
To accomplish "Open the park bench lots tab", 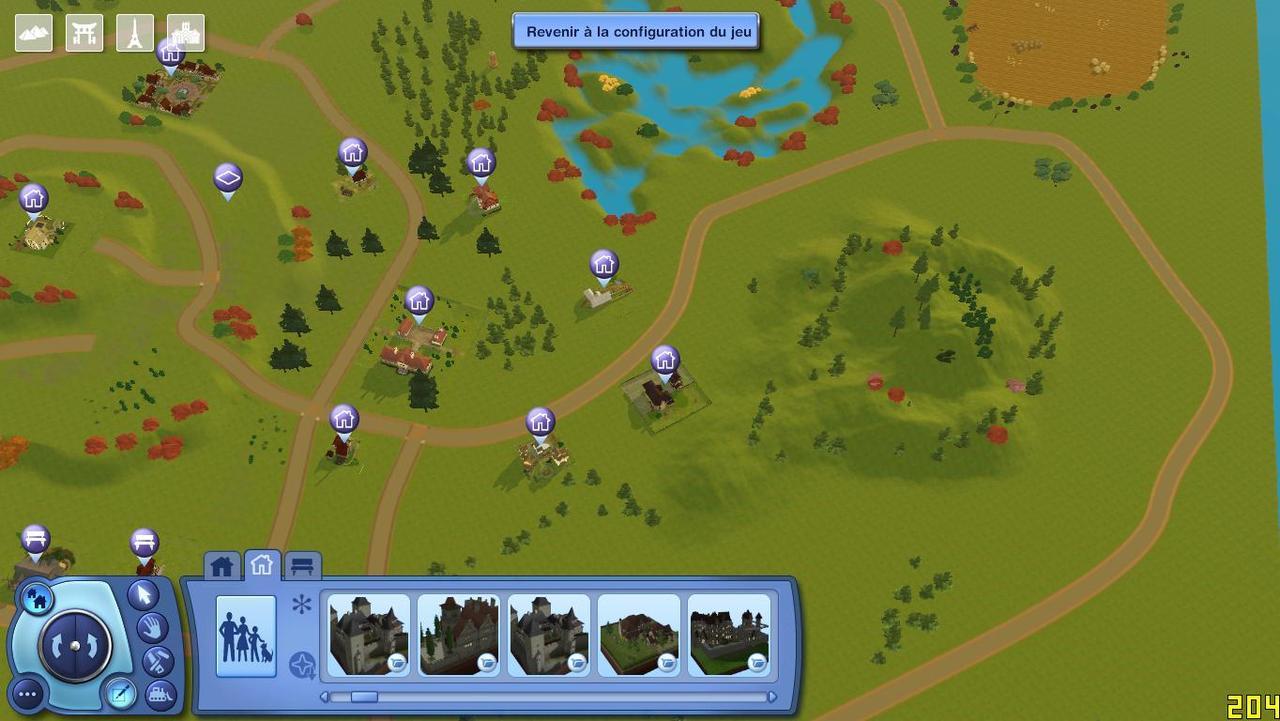I will coord(302,567).
